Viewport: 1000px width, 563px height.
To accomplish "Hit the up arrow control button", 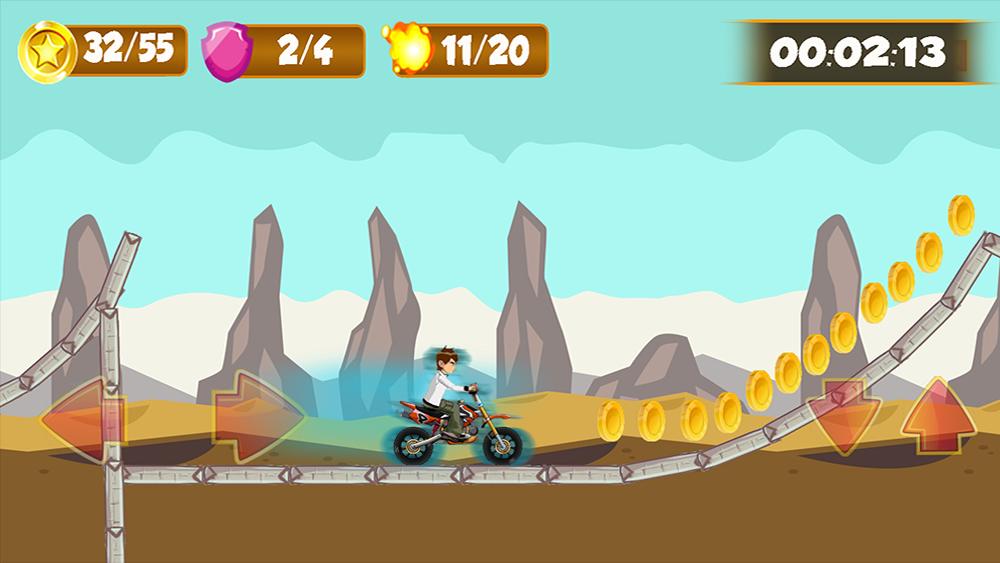I will click(x=938, y=414).
